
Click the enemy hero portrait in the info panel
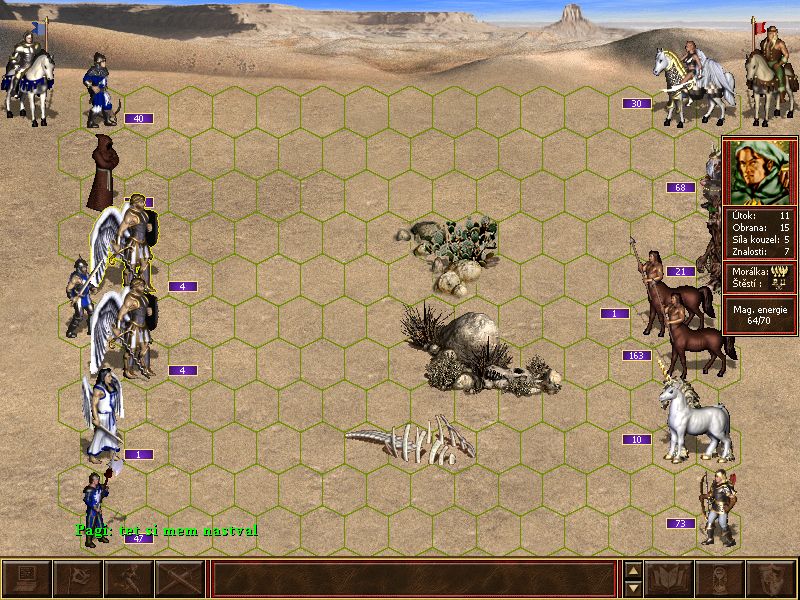pos(760,172)
